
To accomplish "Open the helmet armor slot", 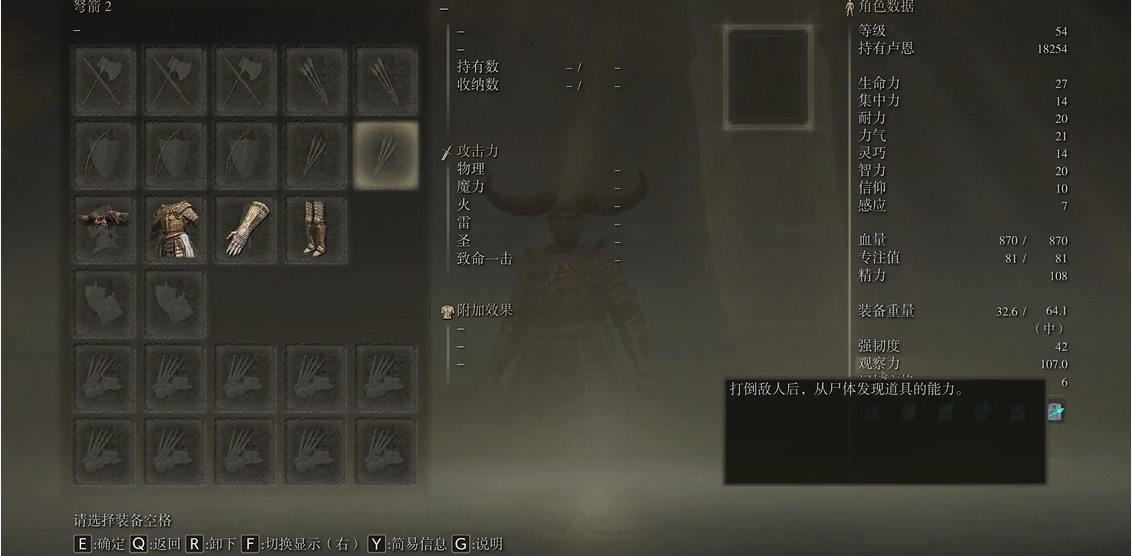I will (104, 229).
